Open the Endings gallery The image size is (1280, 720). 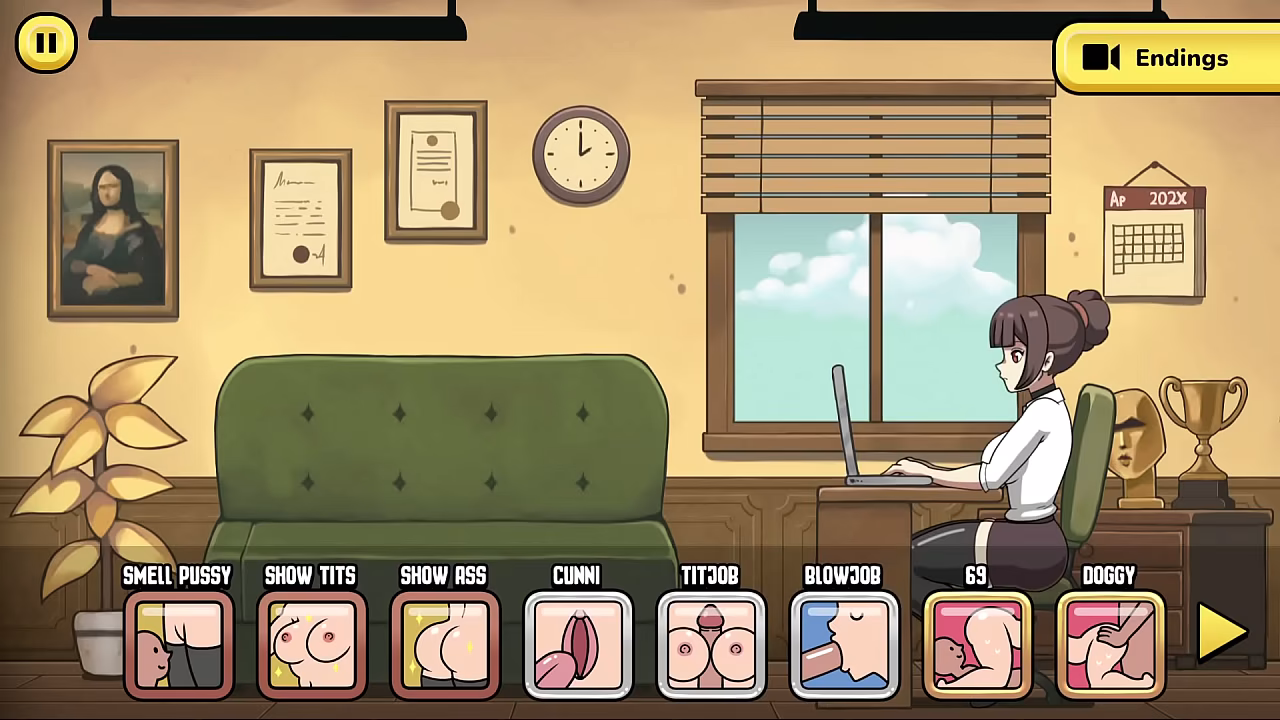point(1166,58)
